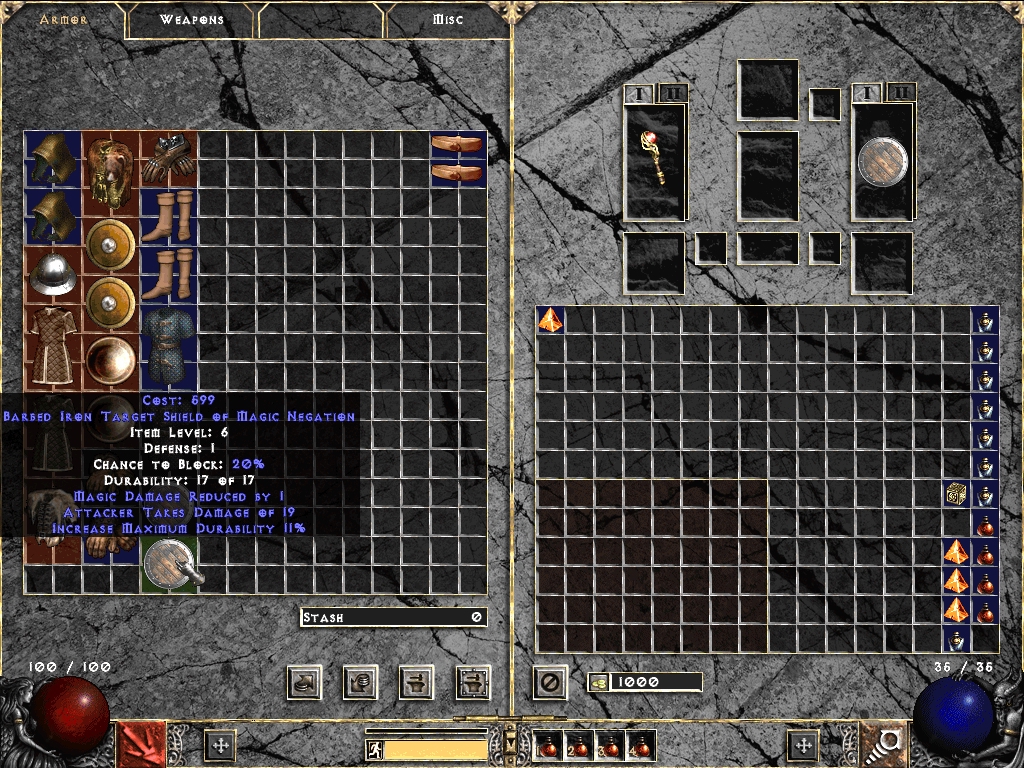Activate the sell button with coin stack
The height and width of the screenshot is (768, 1024).
[x=360, y=683]
